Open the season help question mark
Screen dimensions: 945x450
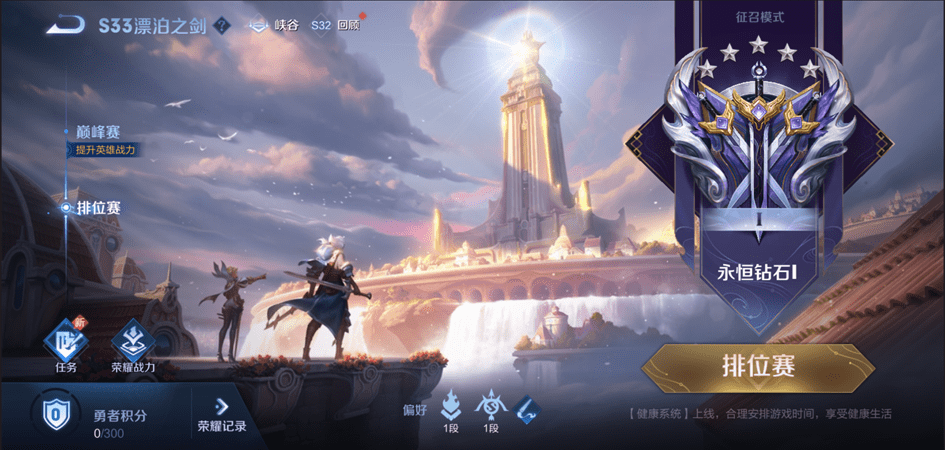(222, 26)
